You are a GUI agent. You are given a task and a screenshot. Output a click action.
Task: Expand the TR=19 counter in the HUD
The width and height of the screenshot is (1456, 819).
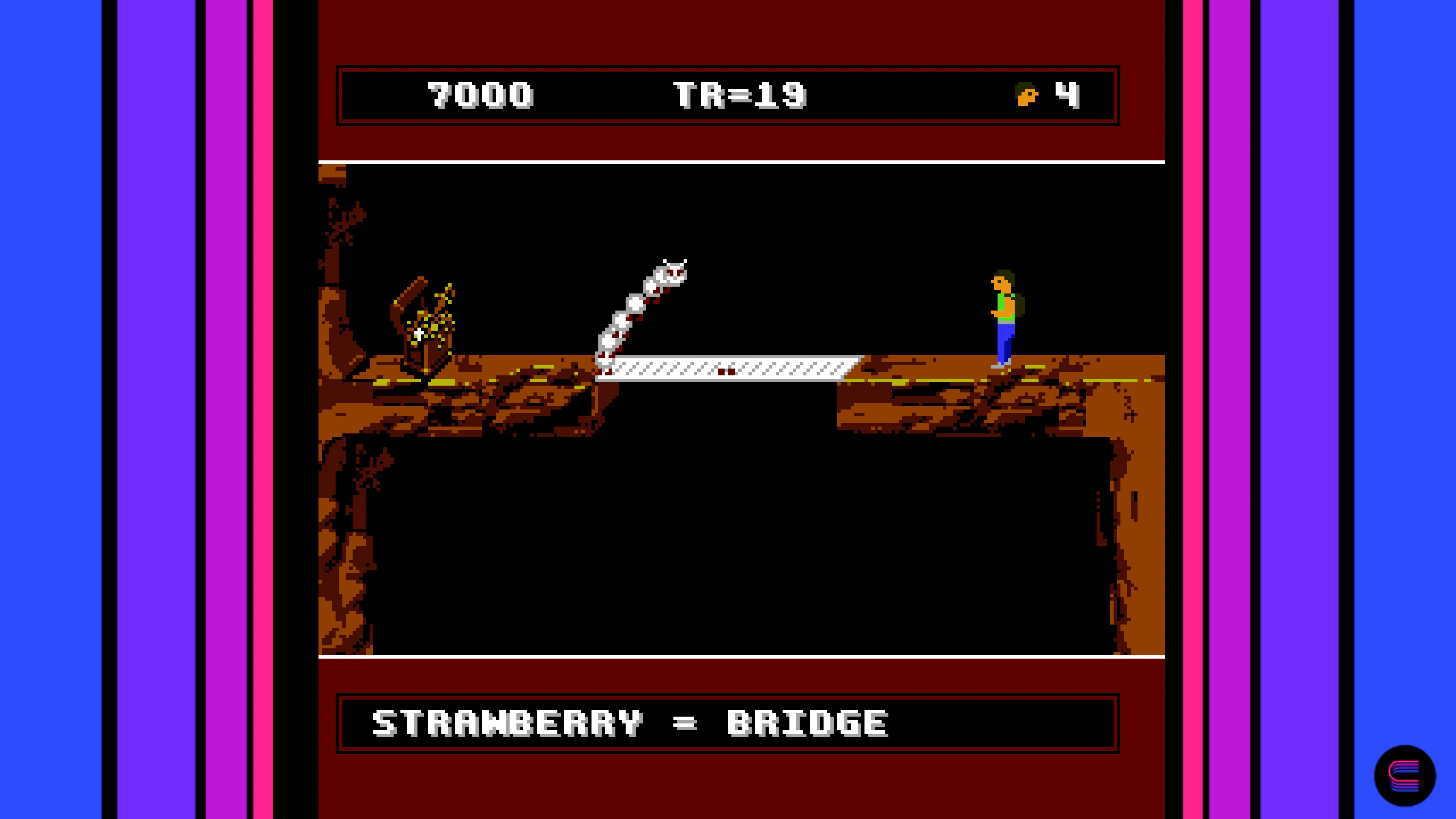click(x=741, y=95)
